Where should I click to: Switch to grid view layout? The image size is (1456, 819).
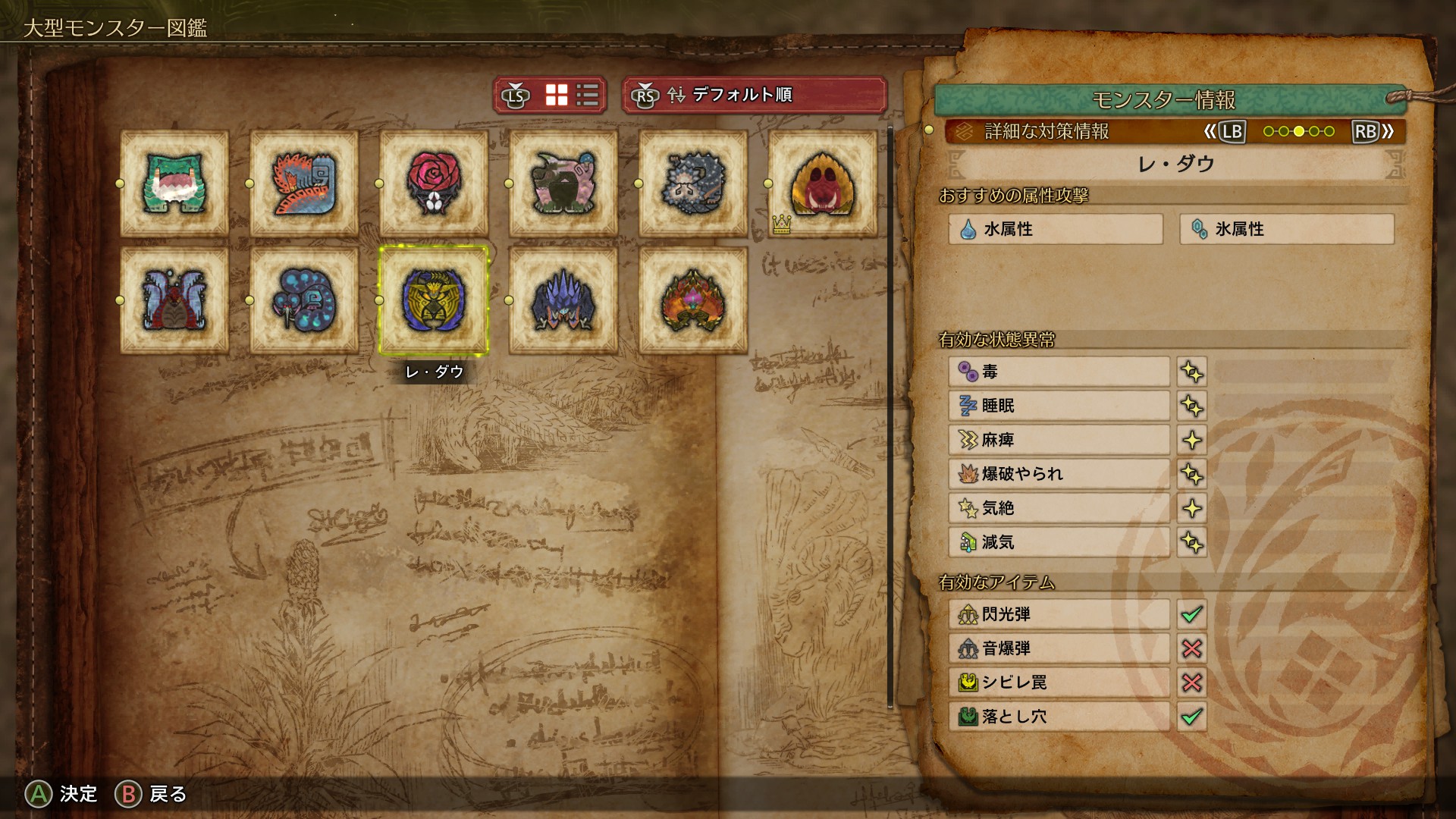[557, 95]
